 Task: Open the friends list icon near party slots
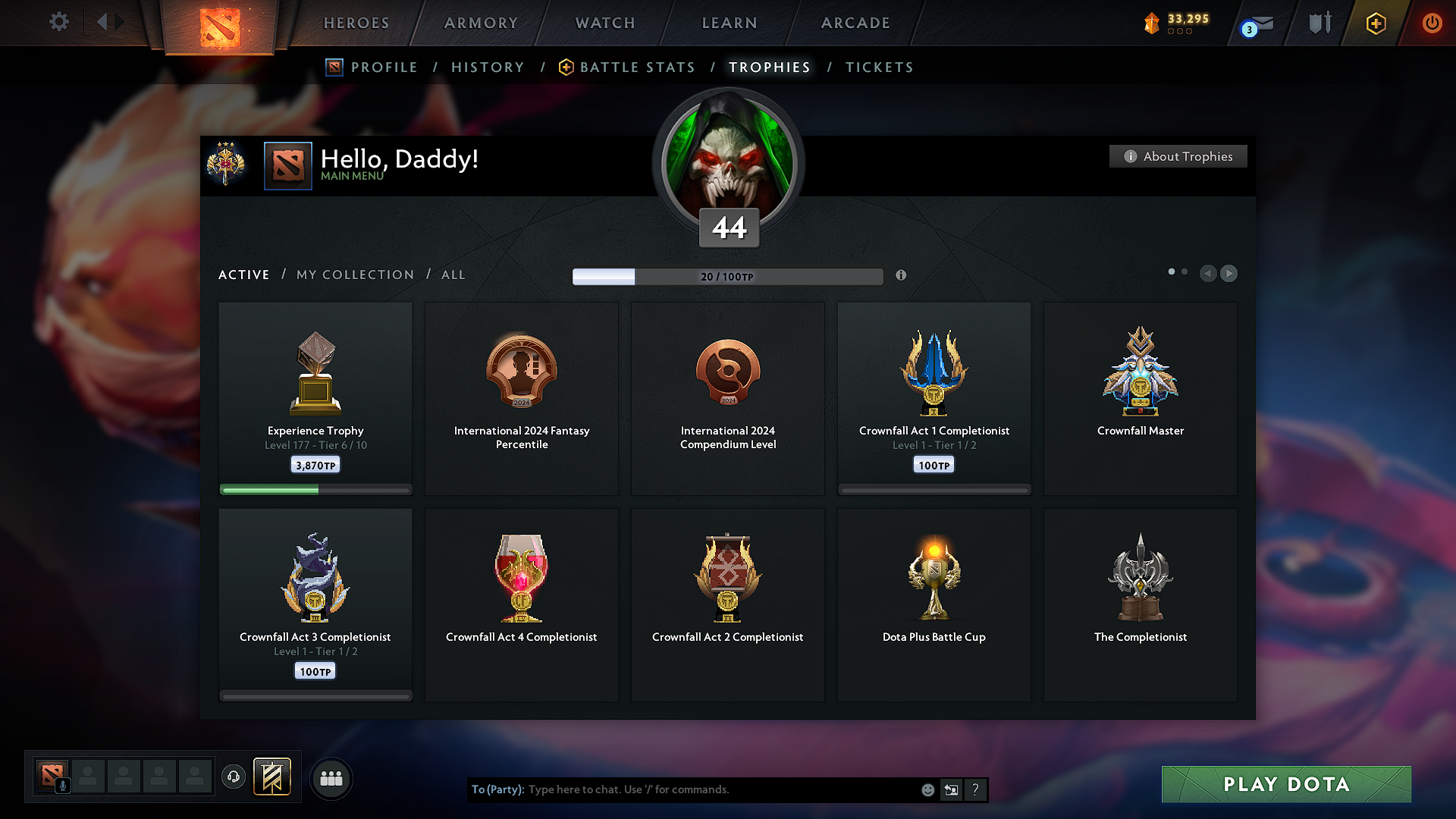point(331,778)
